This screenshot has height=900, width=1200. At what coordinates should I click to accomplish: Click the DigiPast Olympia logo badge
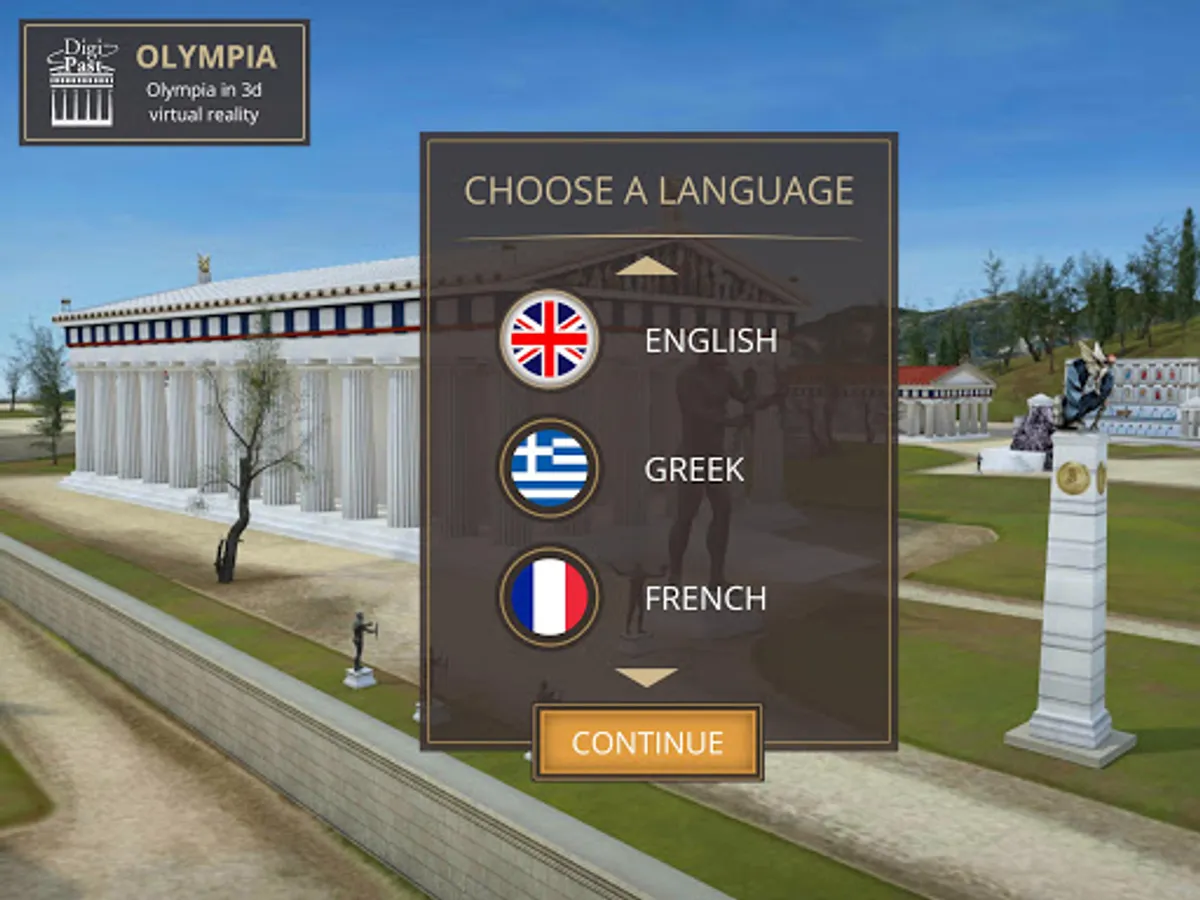(x=165, y=83)
